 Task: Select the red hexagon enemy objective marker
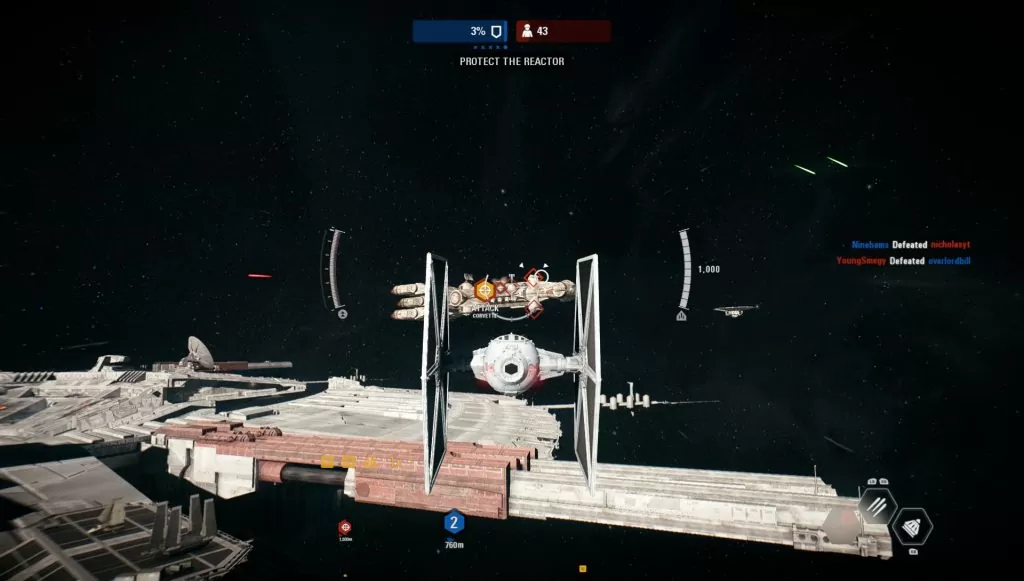pos(345,526)
